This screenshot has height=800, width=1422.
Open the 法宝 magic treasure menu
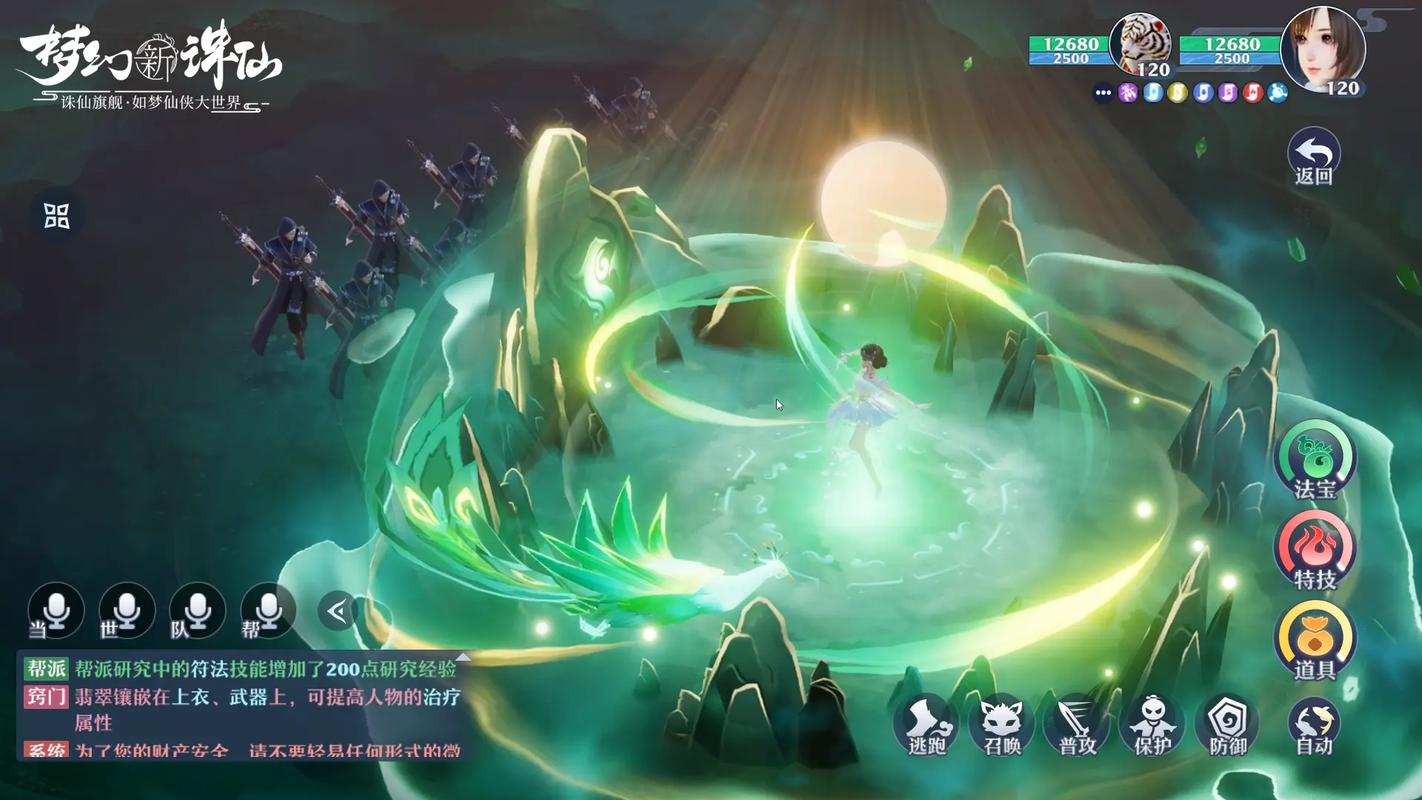point(1315,458)
